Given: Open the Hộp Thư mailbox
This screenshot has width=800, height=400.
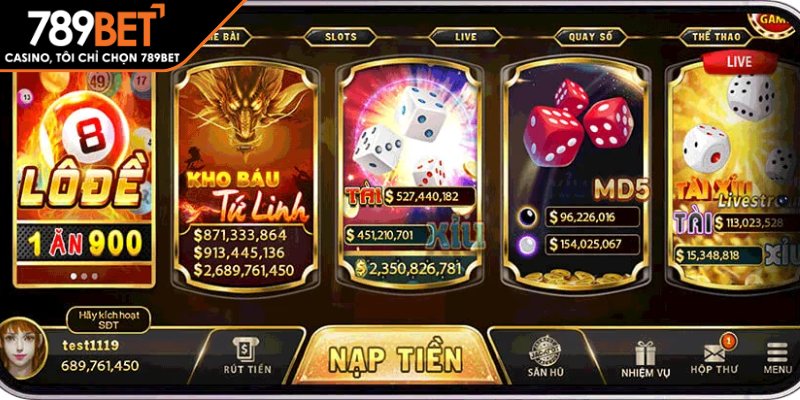Looking at the screenshot, I should tap(714, 359).
